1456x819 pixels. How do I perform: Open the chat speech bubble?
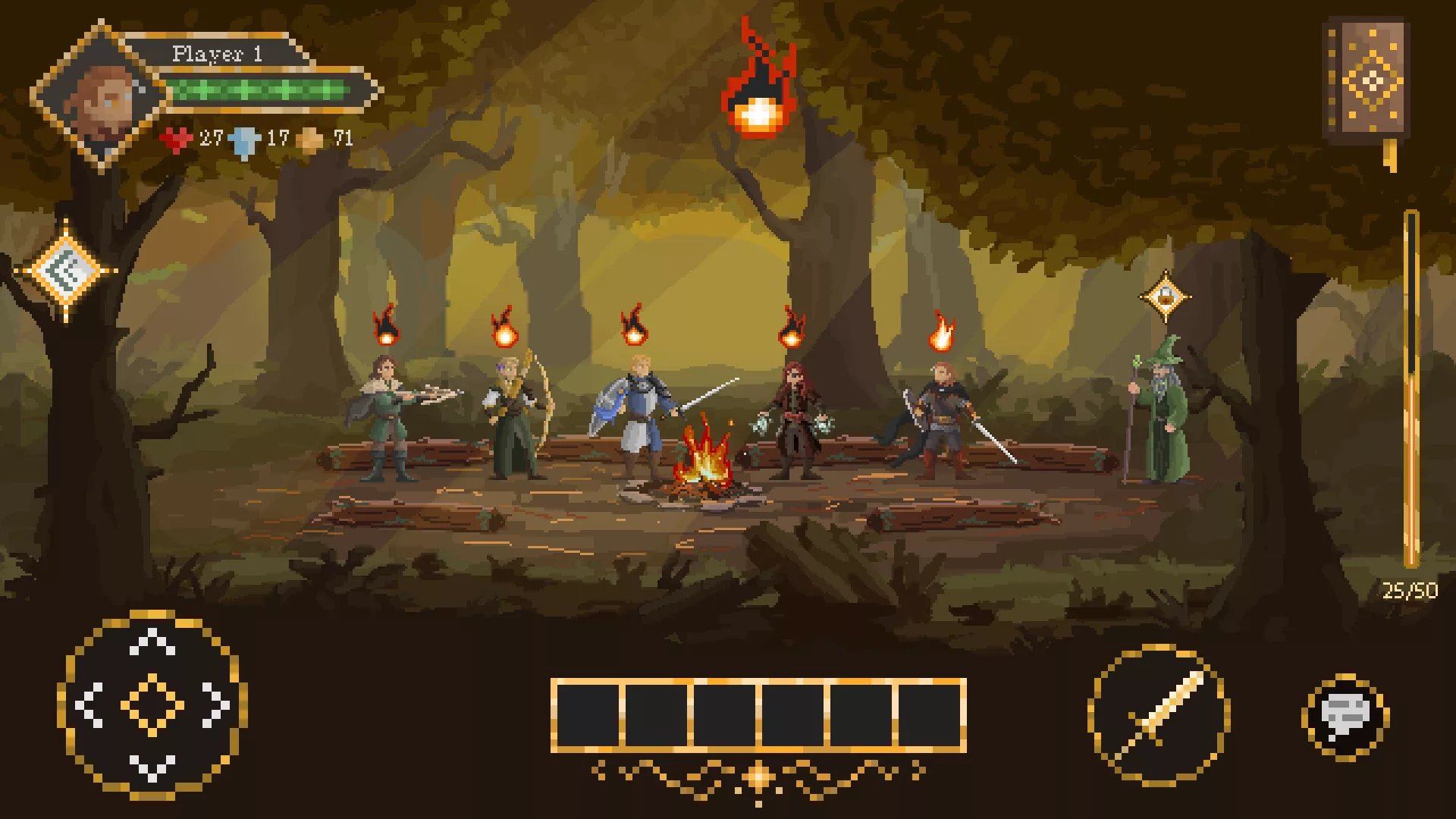click(x=1345, y=714)
